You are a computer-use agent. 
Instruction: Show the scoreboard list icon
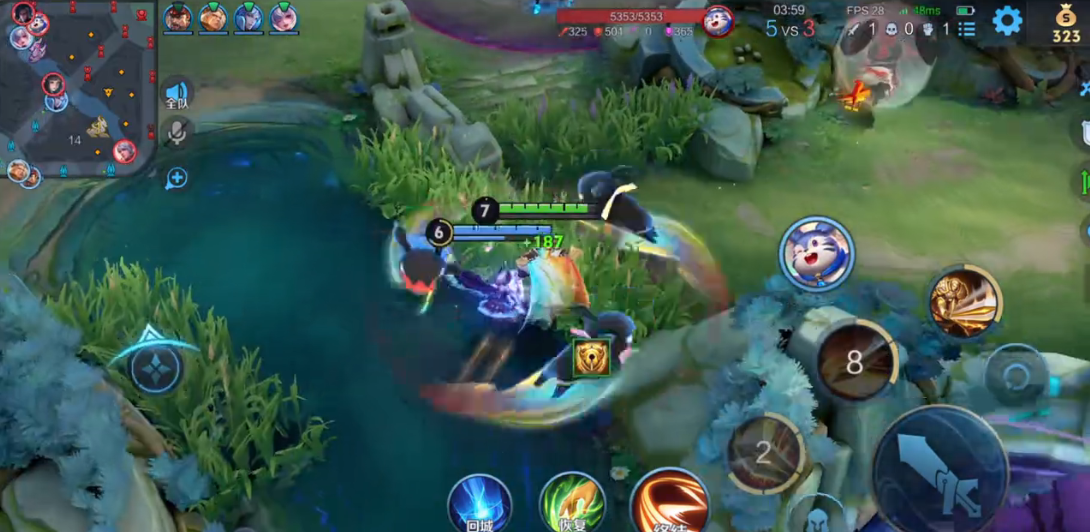(966, 29)
